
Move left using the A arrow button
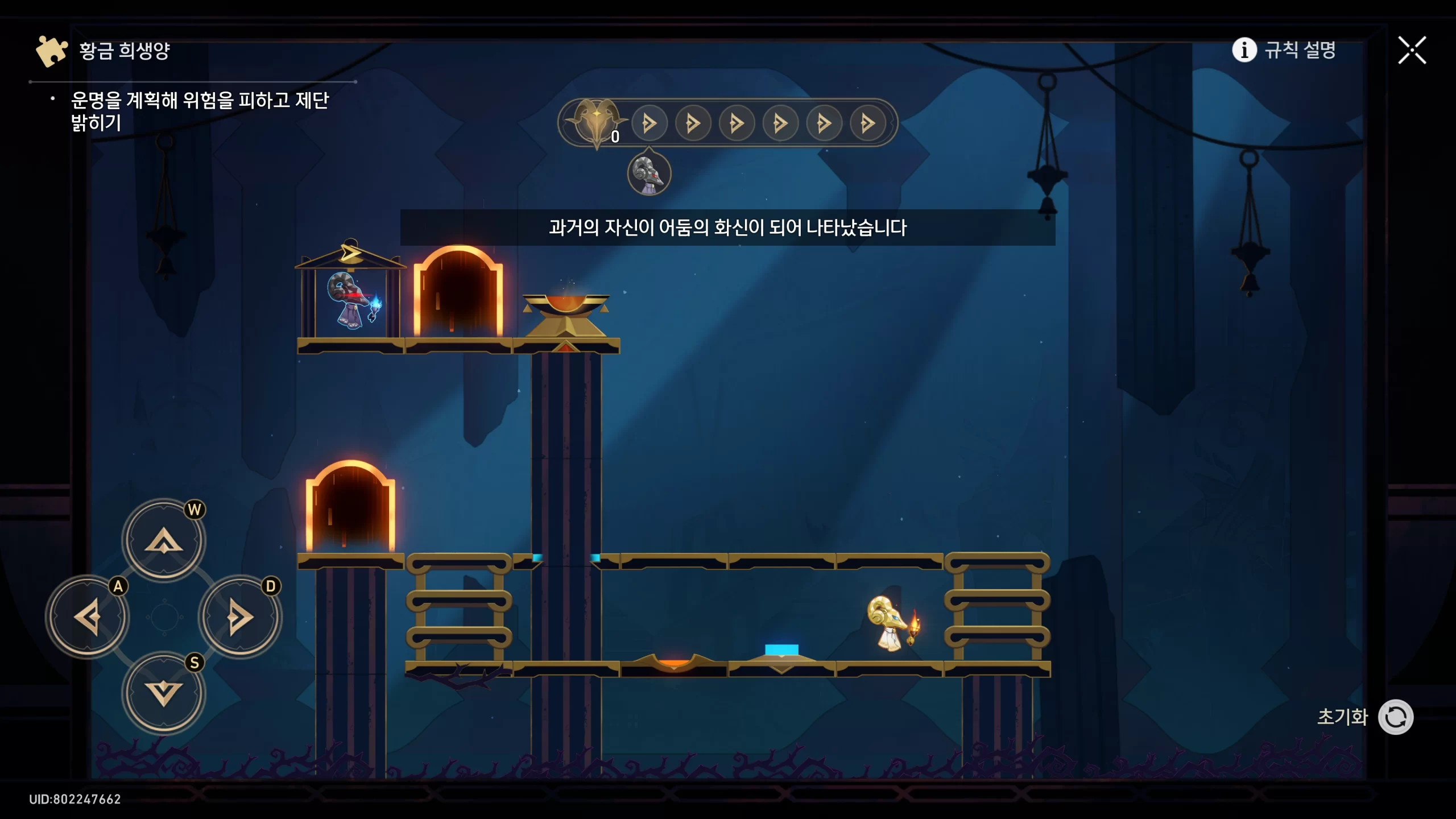88,617
